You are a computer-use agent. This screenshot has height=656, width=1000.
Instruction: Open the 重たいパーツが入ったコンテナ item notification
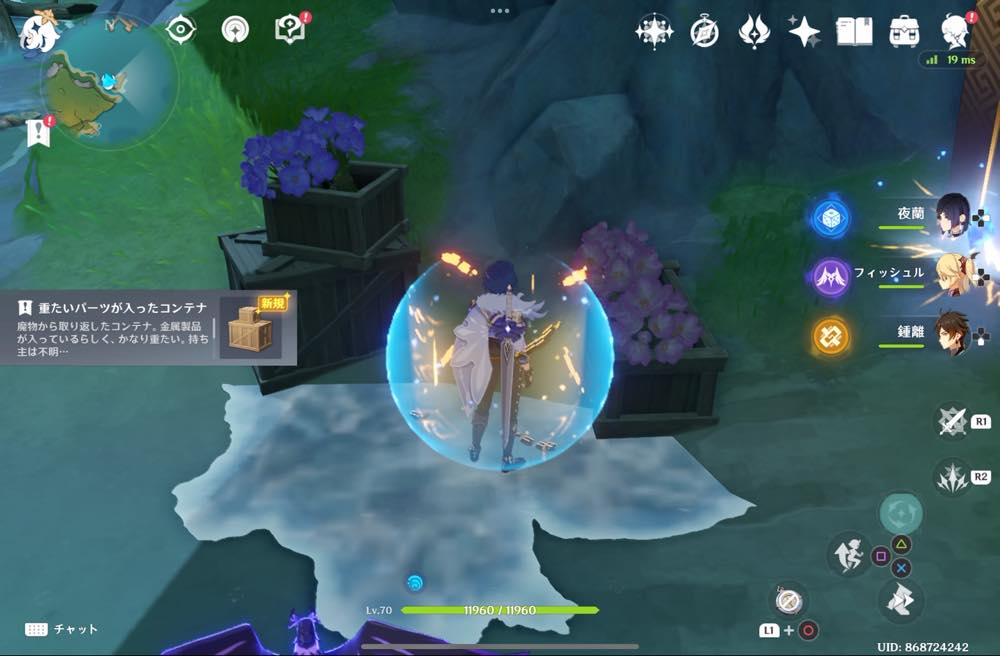click(x=140, y=328)
